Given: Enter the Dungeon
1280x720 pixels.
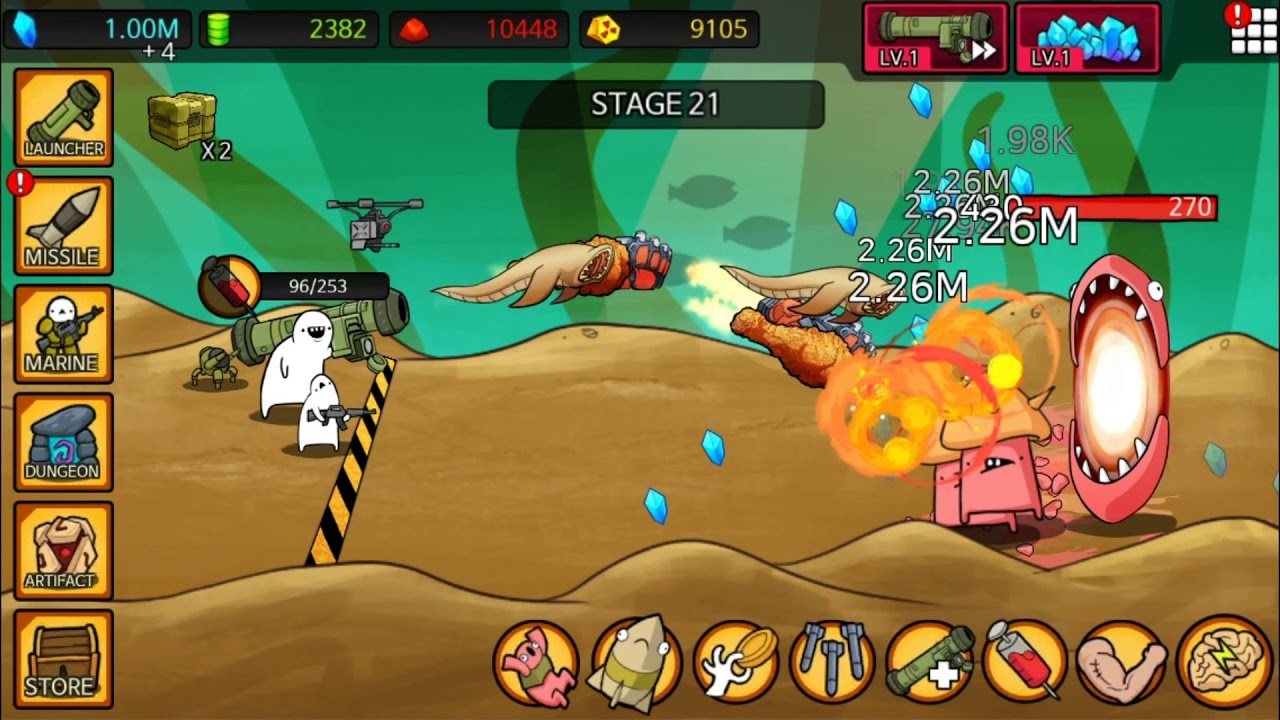Looking at the screenshot, I should tap(63, 441).
